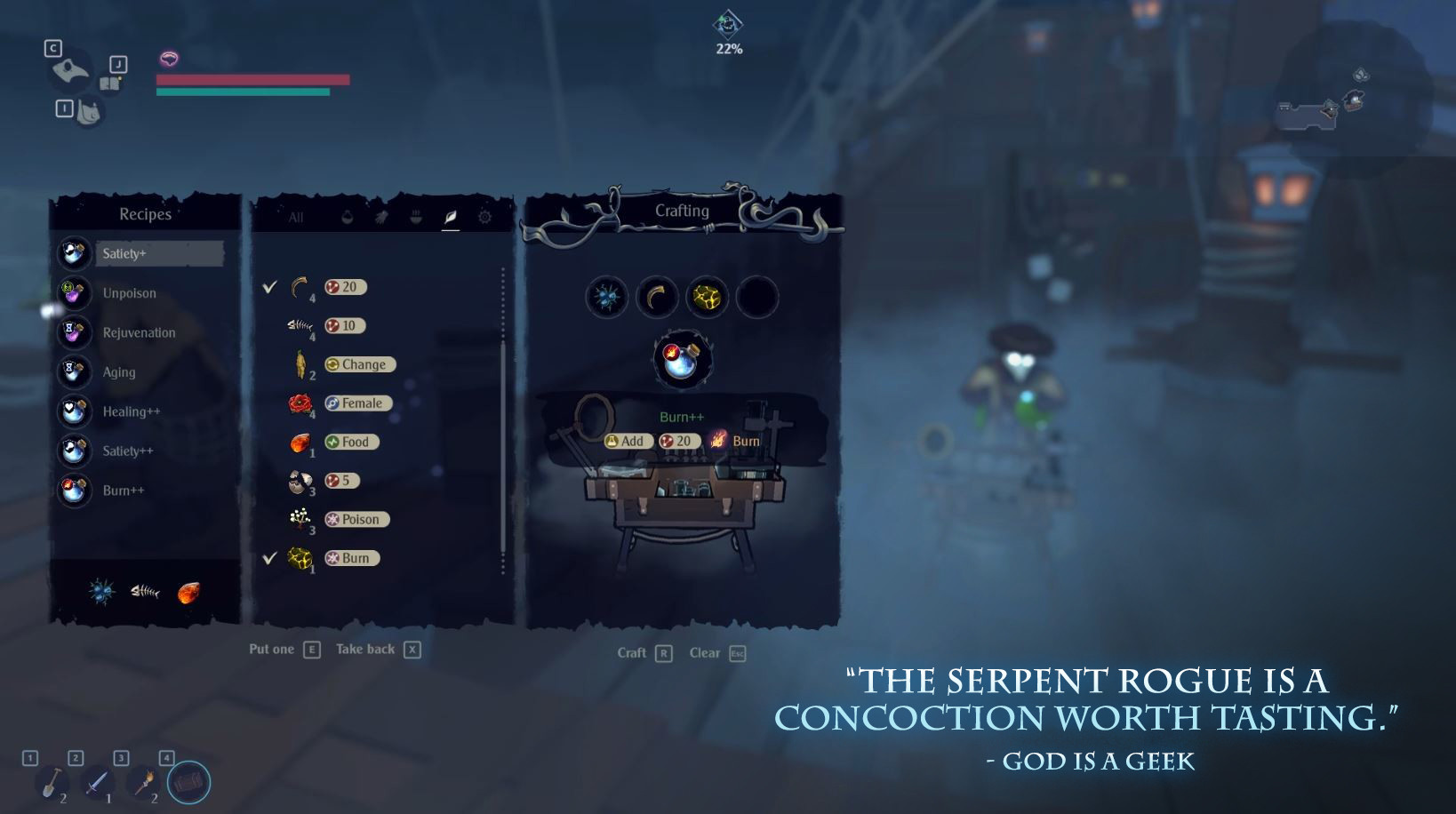Open the gear filter in the ingredient panel
This screenshot has height=814, width=1456.
tap(485, 217)
